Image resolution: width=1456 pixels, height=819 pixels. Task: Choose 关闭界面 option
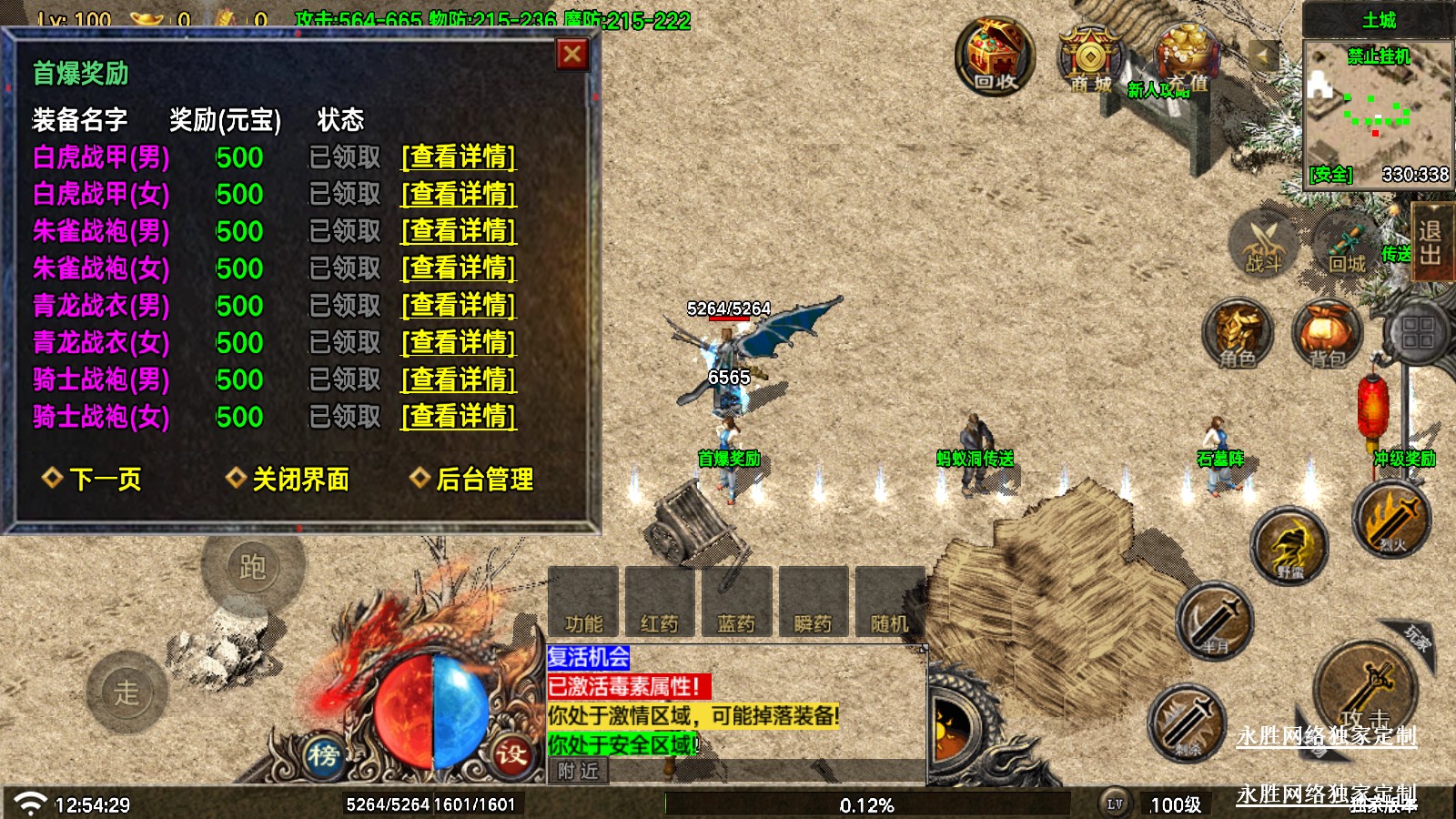(288, 479)
